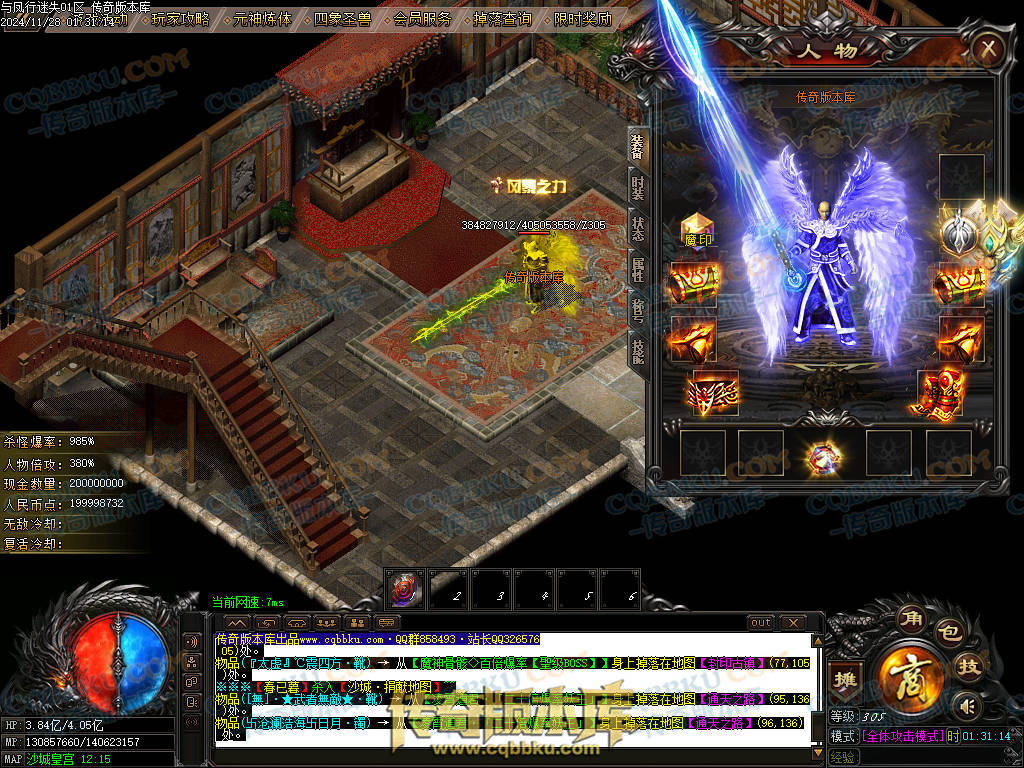Switch to the 时装 costume tab
The height and width of the screenshot is (768, 1024).
click(638, 190)
